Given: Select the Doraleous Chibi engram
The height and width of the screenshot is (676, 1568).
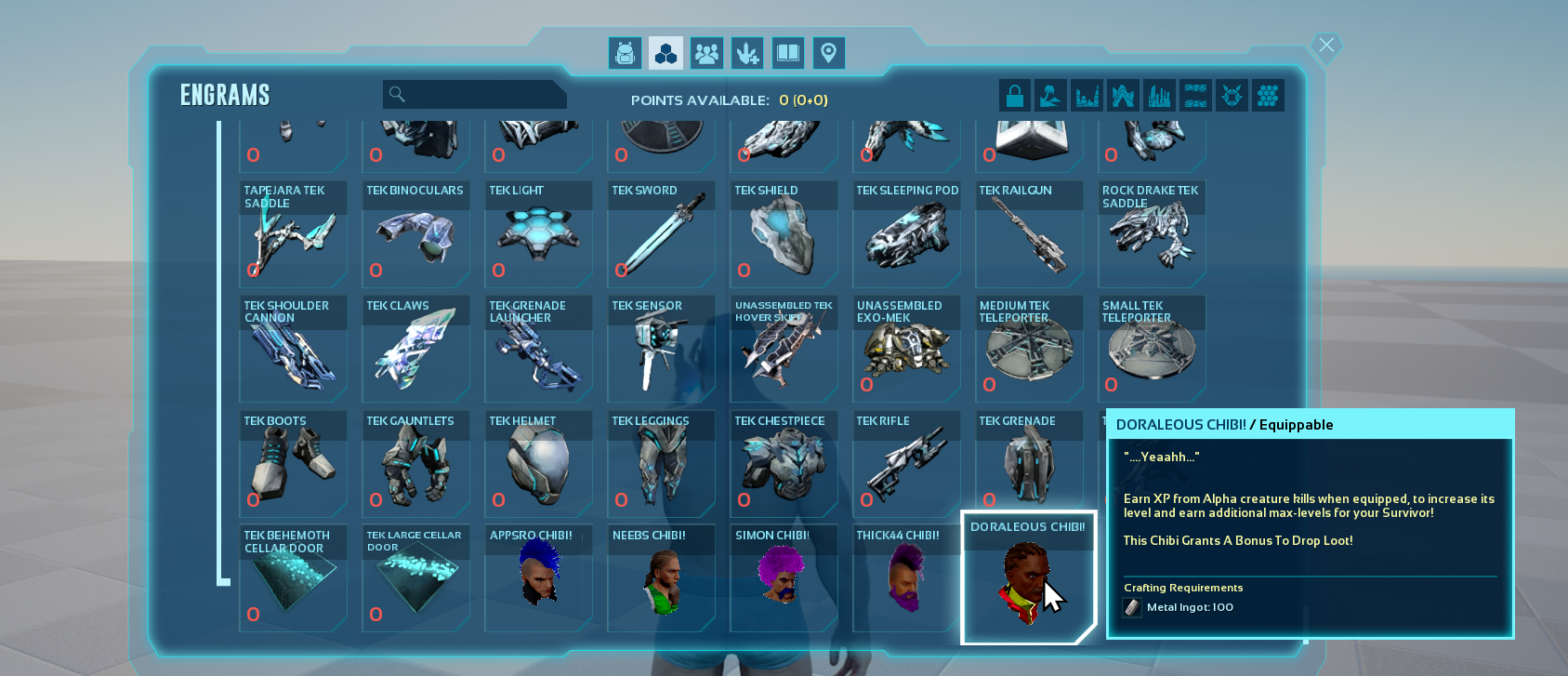Looking at the screenshot, I should (1028, 577).
